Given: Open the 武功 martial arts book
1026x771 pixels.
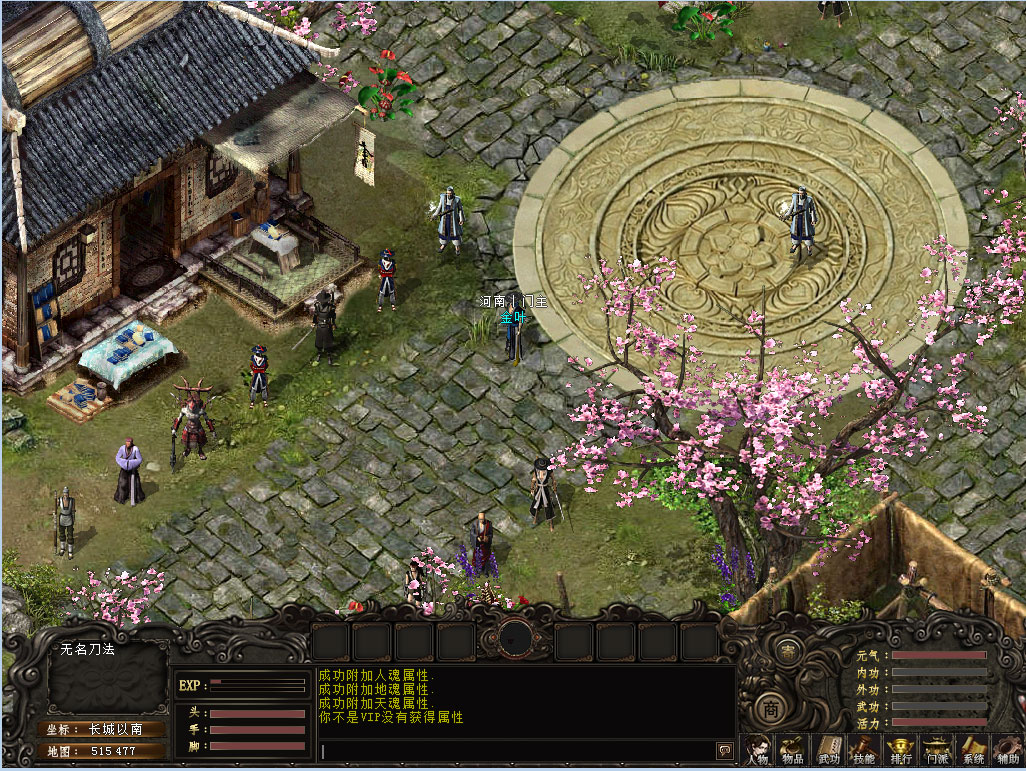Looking at the screenshot, I should (x=829, y=751).
